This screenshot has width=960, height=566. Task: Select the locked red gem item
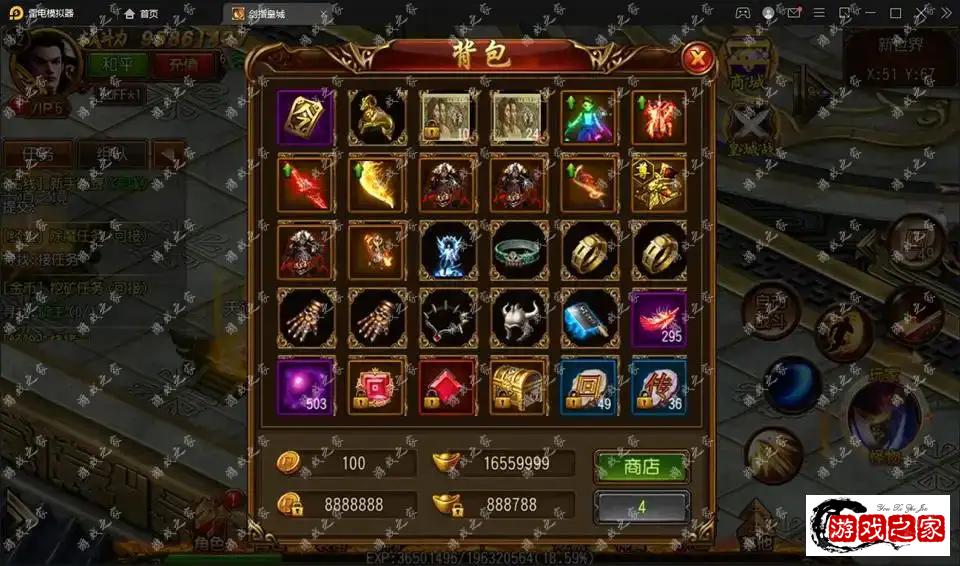pyautogui.click(x=447, y=385)
